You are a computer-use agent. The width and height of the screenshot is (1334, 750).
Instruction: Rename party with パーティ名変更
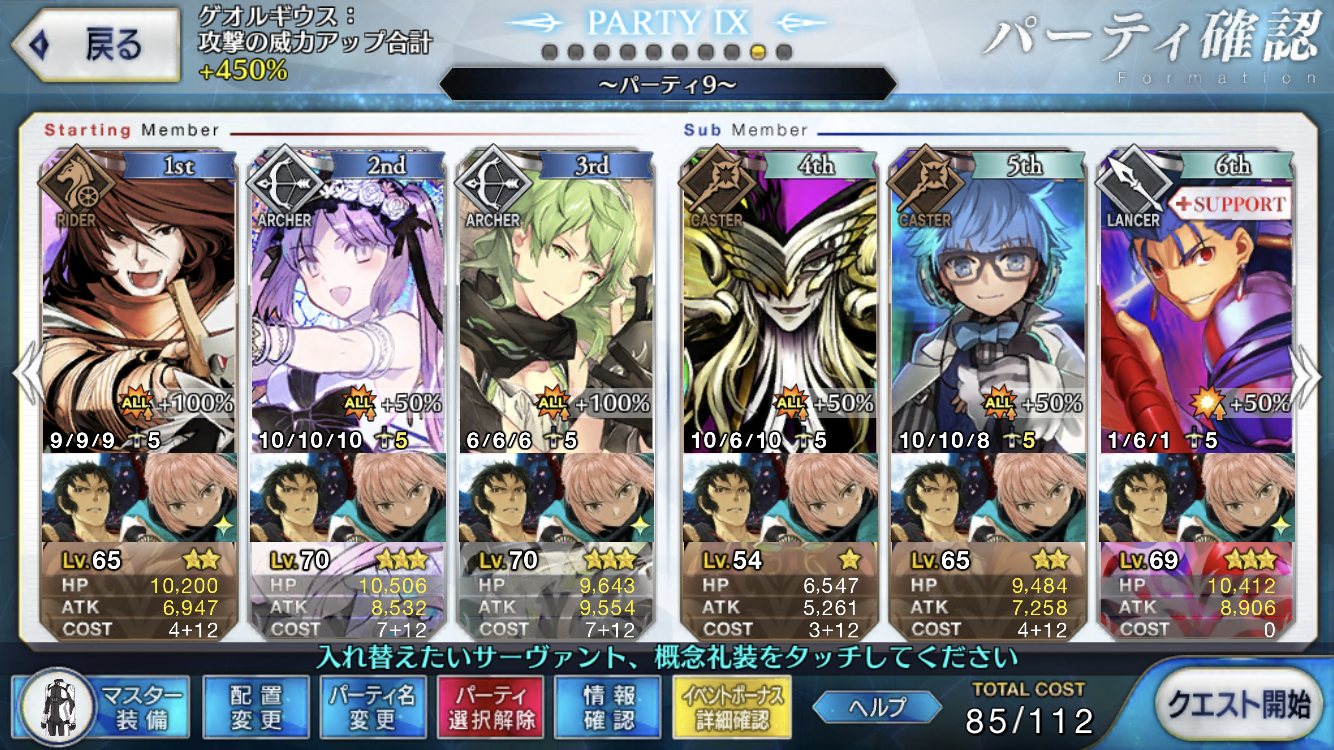(372, 707)
